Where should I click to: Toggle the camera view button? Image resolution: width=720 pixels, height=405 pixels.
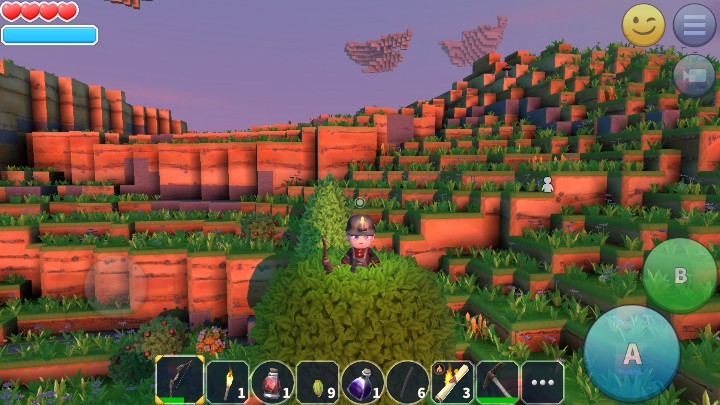coord(693,75)
